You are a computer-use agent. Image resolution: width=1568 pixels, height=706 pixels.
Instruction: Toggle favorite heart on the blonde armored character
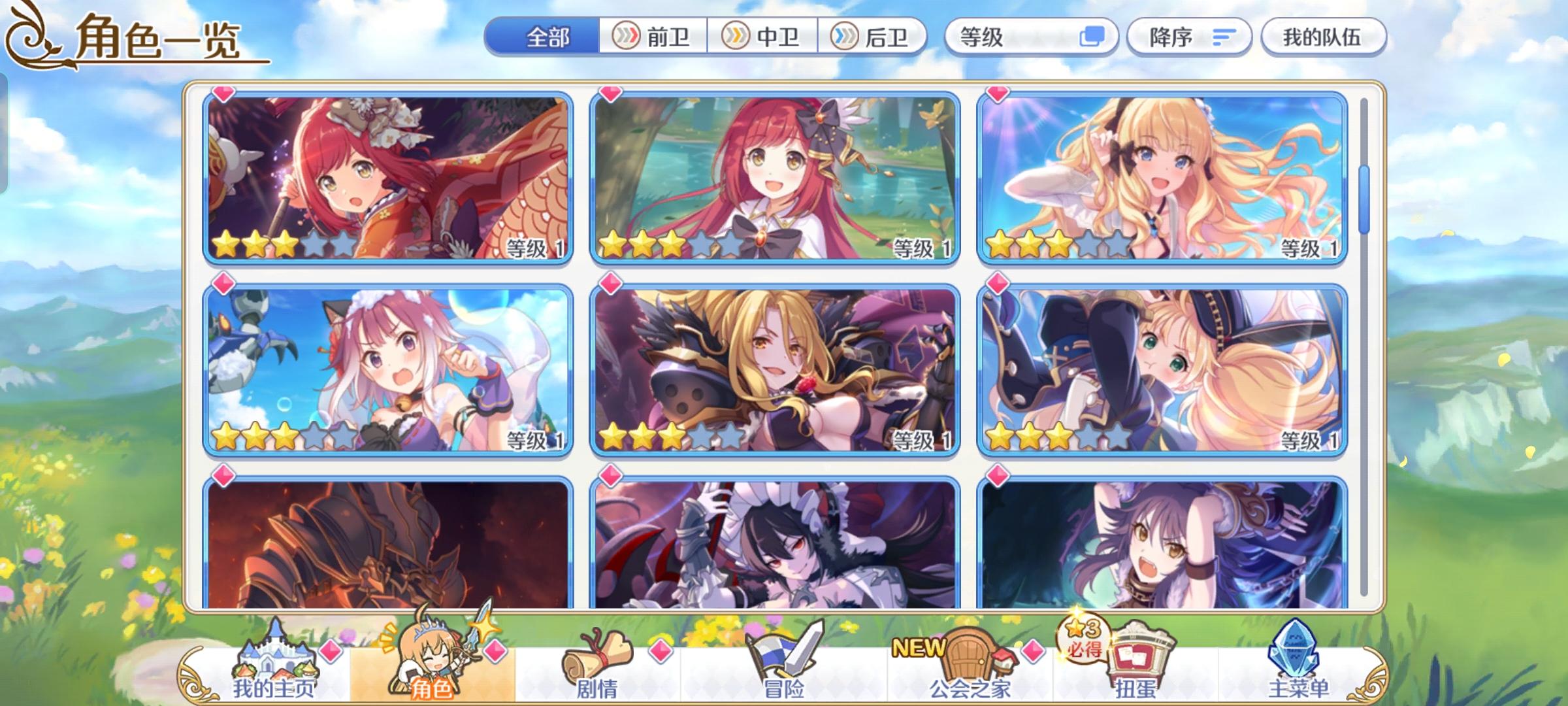[609, 283]
